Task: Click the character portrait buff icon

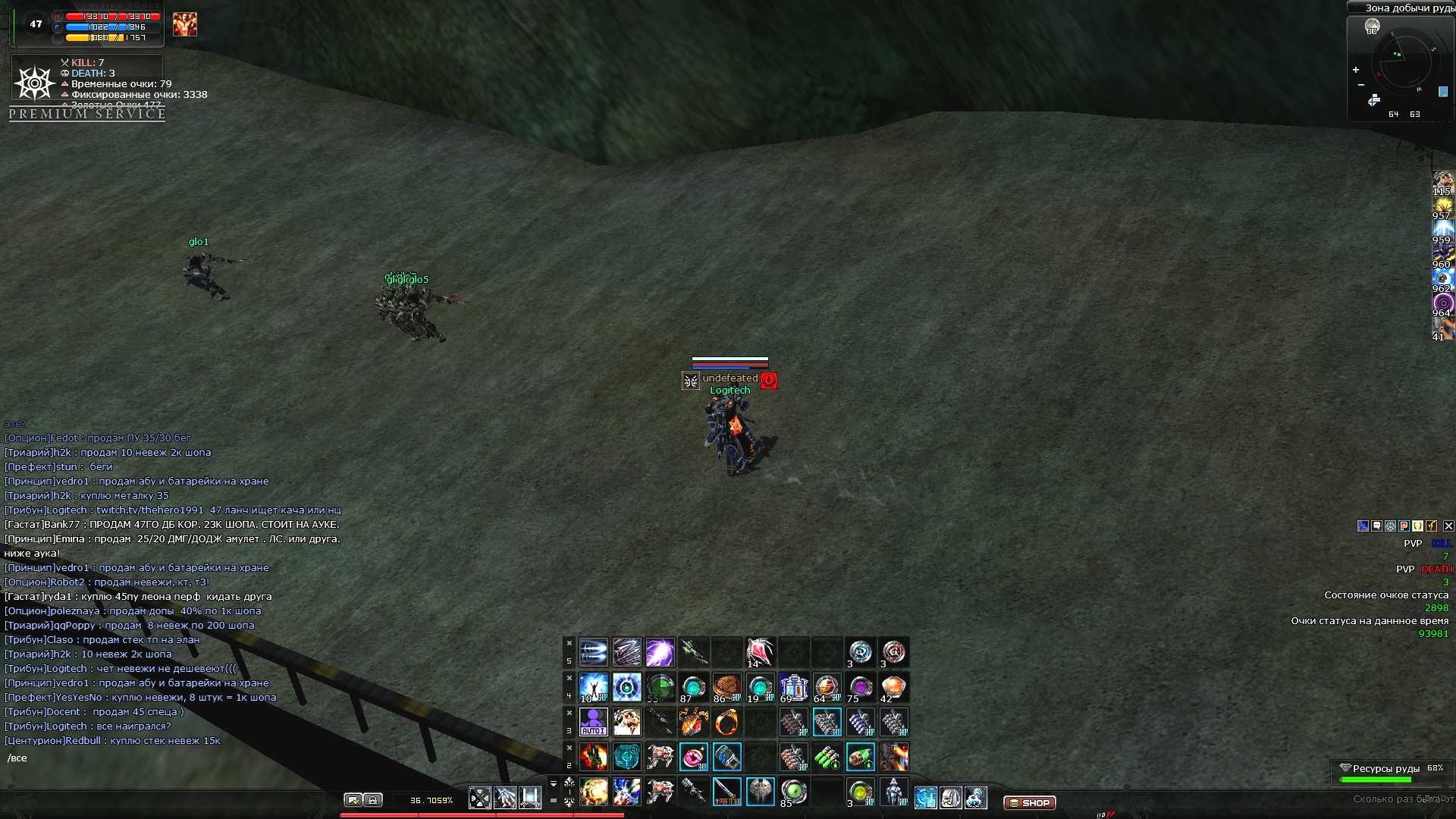Action: (x=184, y=24)
